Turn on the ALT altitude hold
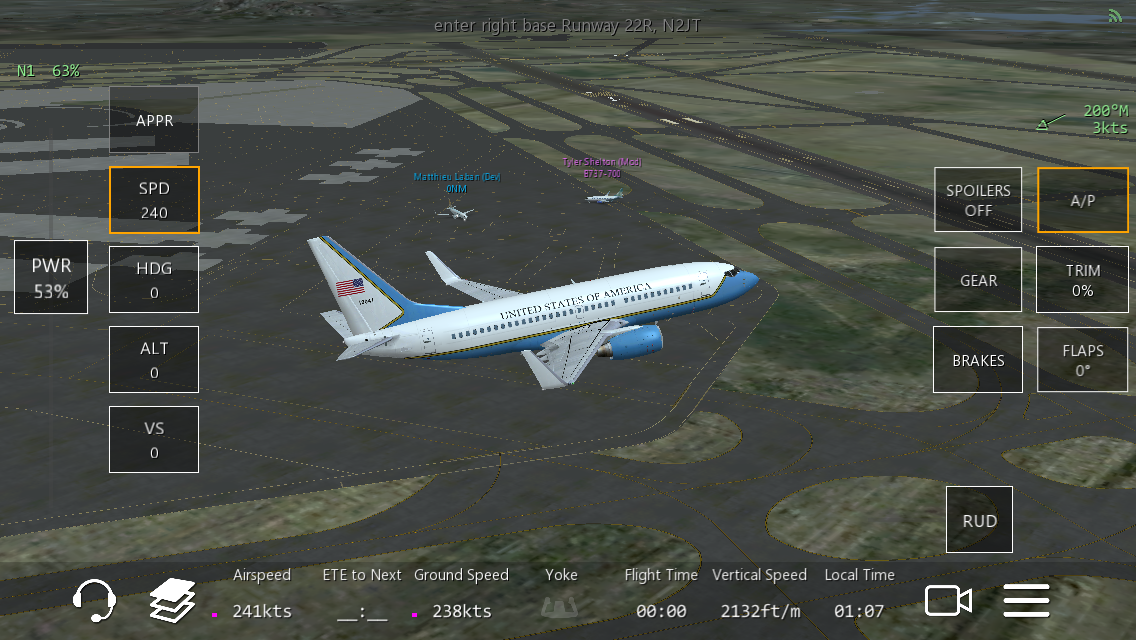 tap(154, 360)
